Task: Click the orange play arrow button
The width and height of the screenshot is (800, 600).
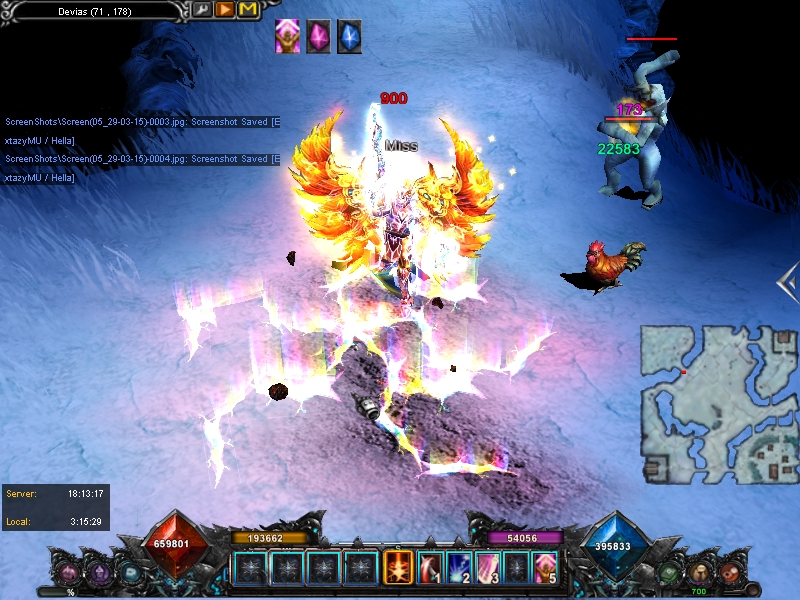Action: tap(225, 10)
